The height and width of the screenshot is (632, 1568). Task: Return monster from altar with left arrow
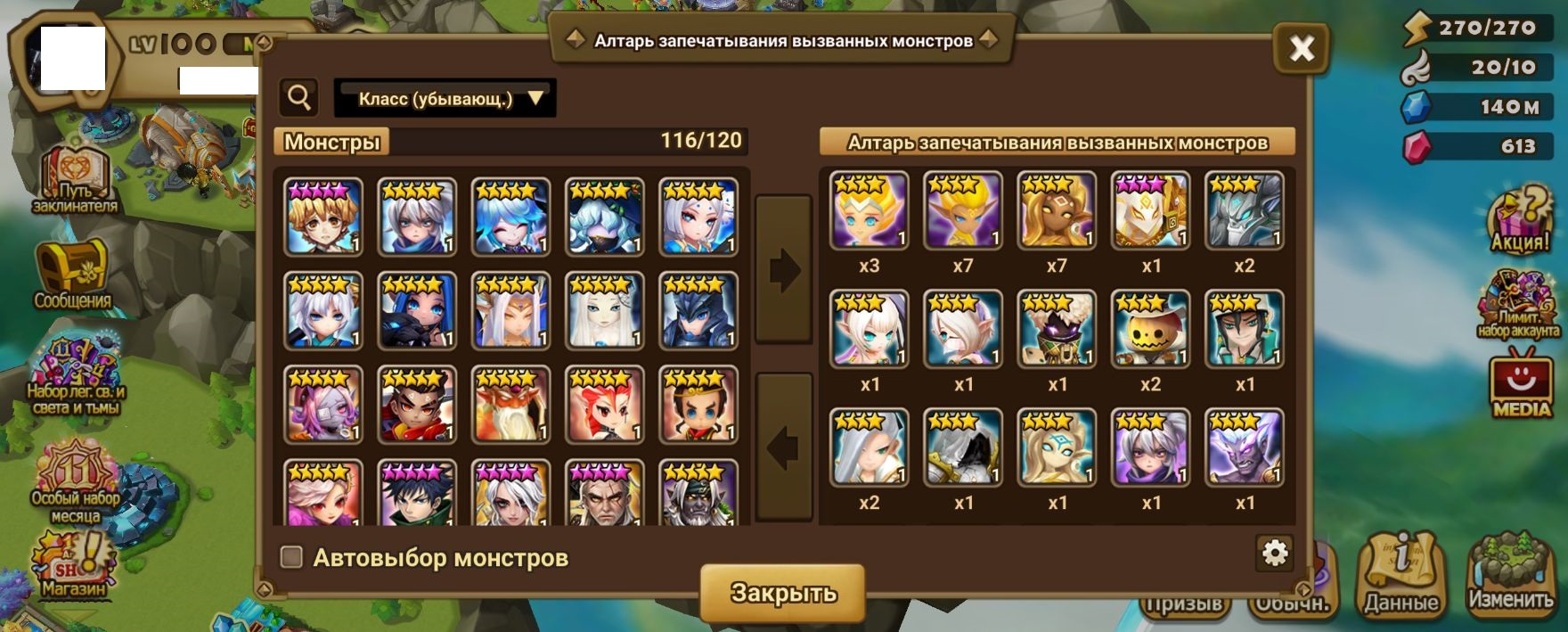(x=784, y=447)
